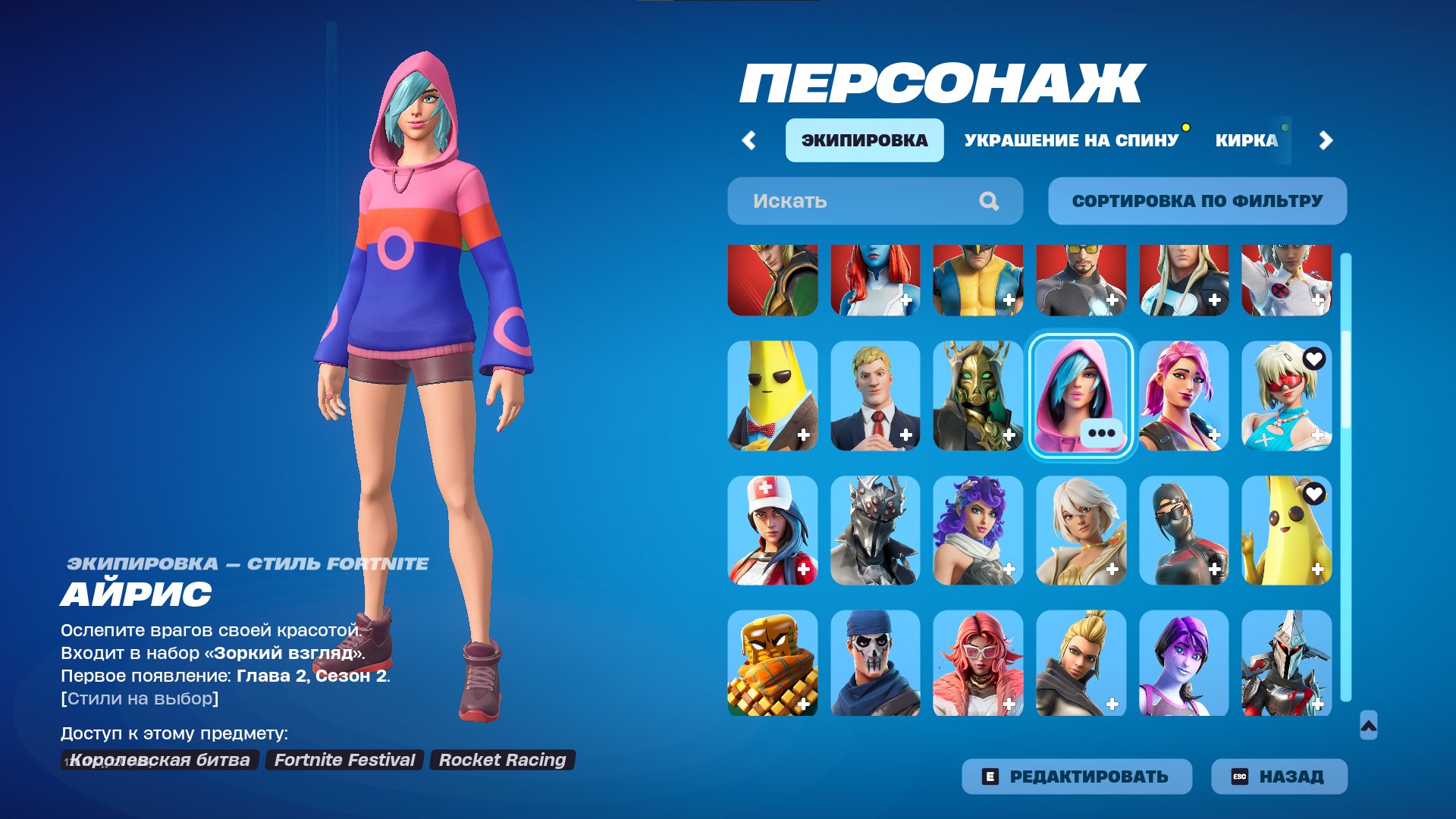This screenshot has height=819, width=1456.
Task: Expand the next tabs with the right chevron
Action: point(1323,140)
